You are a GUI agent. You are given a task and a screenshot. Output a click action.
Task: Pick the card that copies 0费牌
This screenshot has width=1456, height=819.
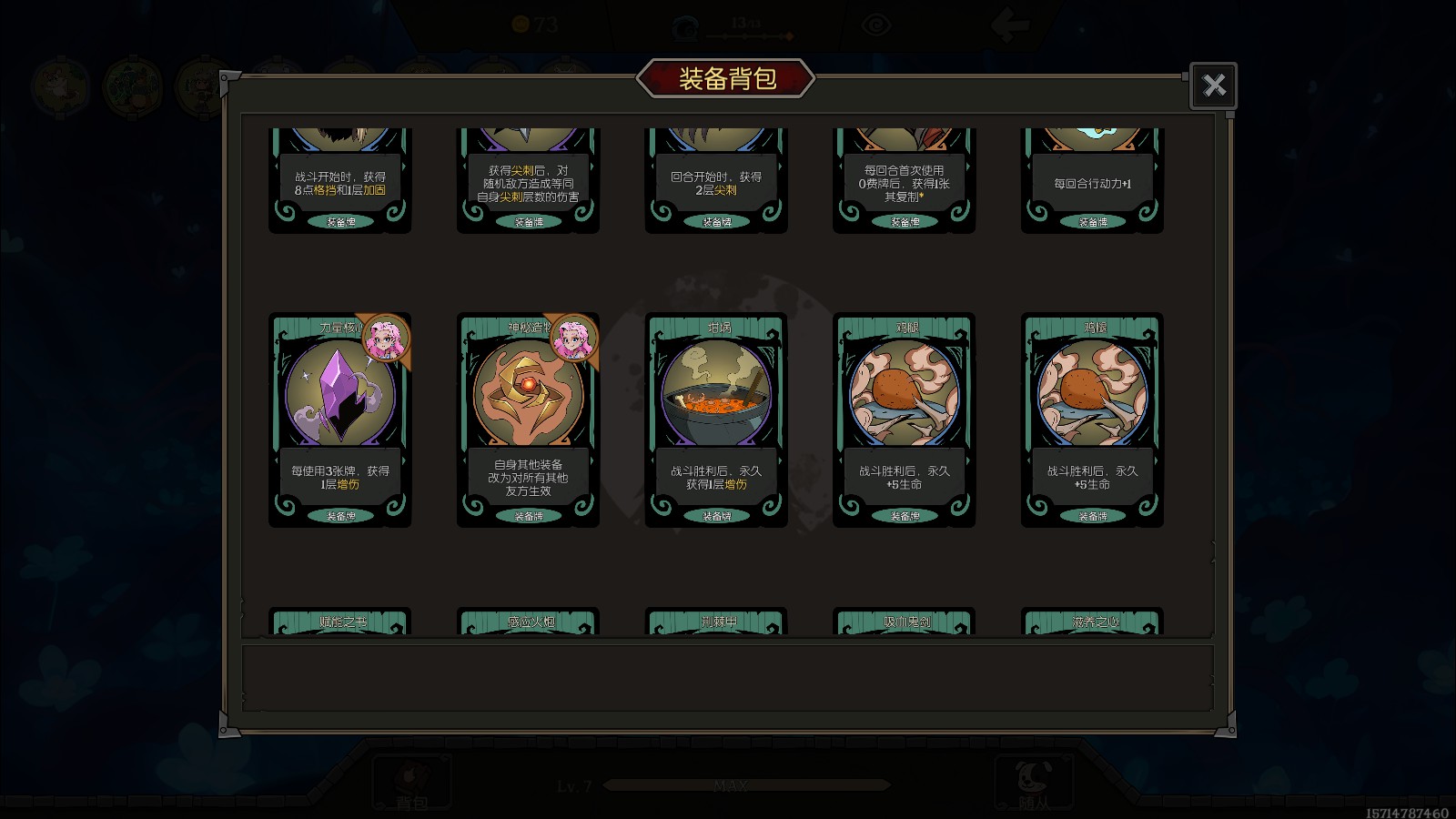pyautogui.click(x=904, y=182)
